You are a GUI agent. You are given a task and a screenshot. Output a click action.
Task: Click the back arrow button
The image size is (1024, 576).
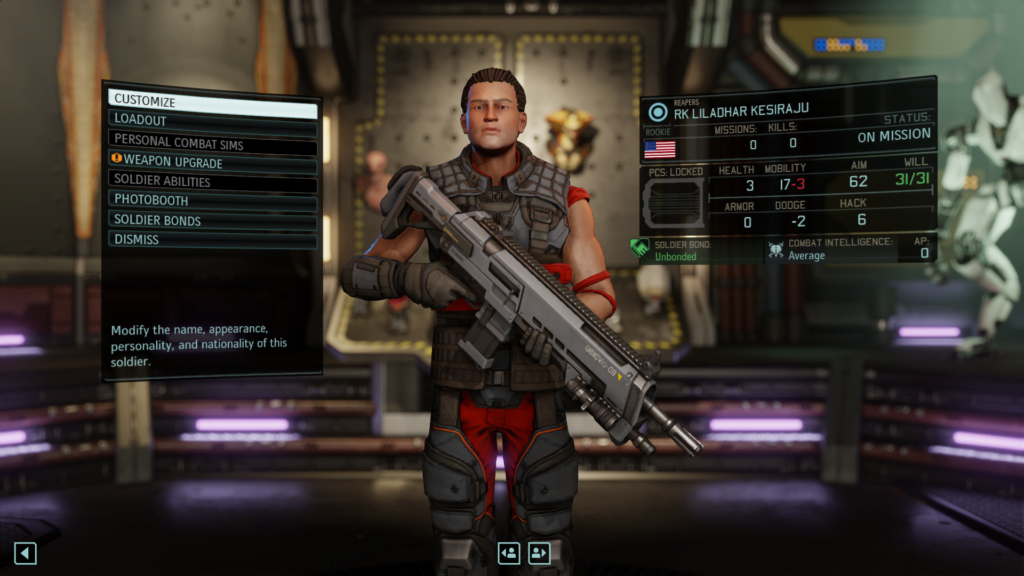(25, 553)
